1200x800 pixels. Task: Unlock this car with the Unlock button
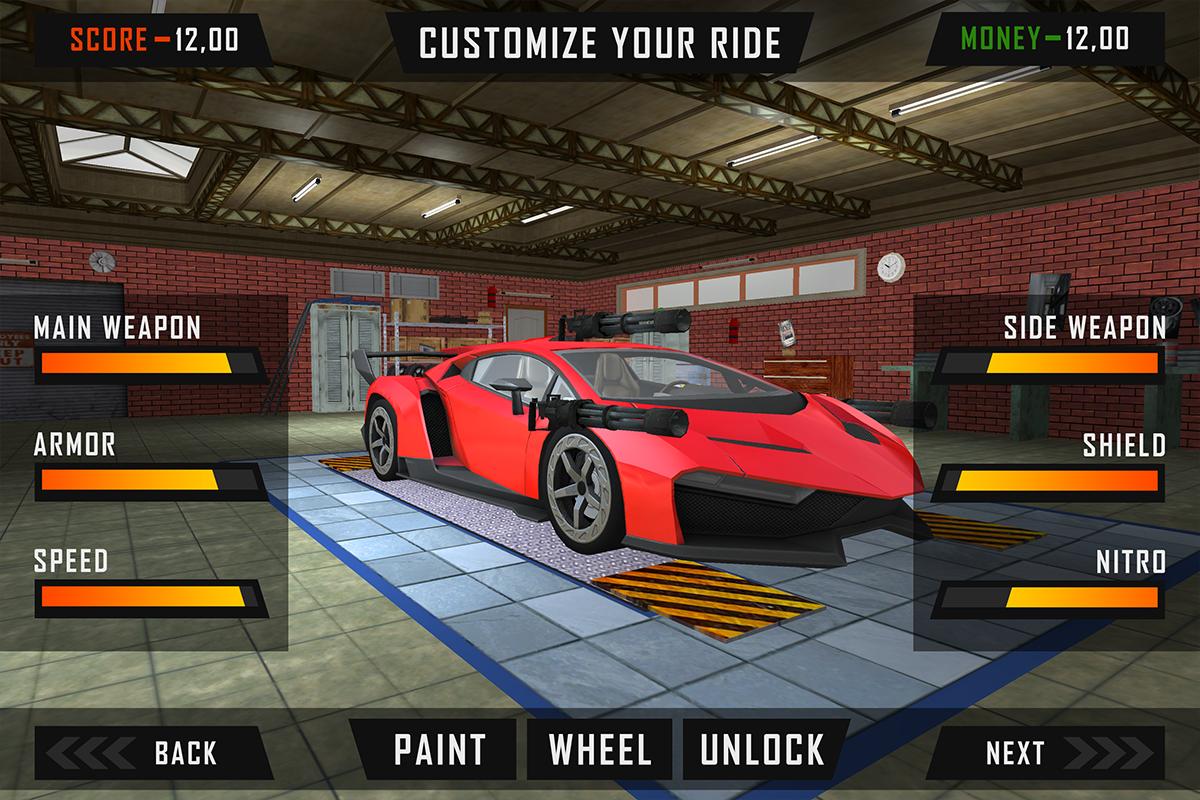(x=763, y=750)
